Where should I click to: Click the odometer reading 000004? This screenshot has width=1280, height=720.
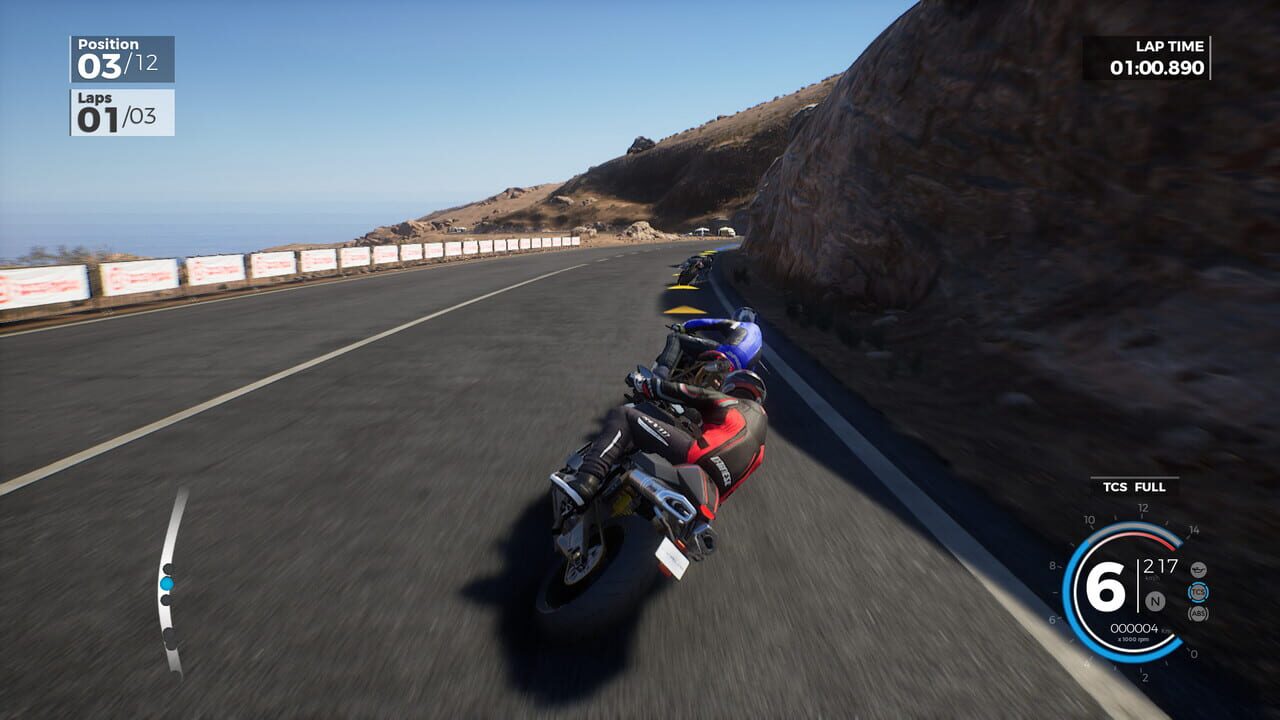(1135, 628)
